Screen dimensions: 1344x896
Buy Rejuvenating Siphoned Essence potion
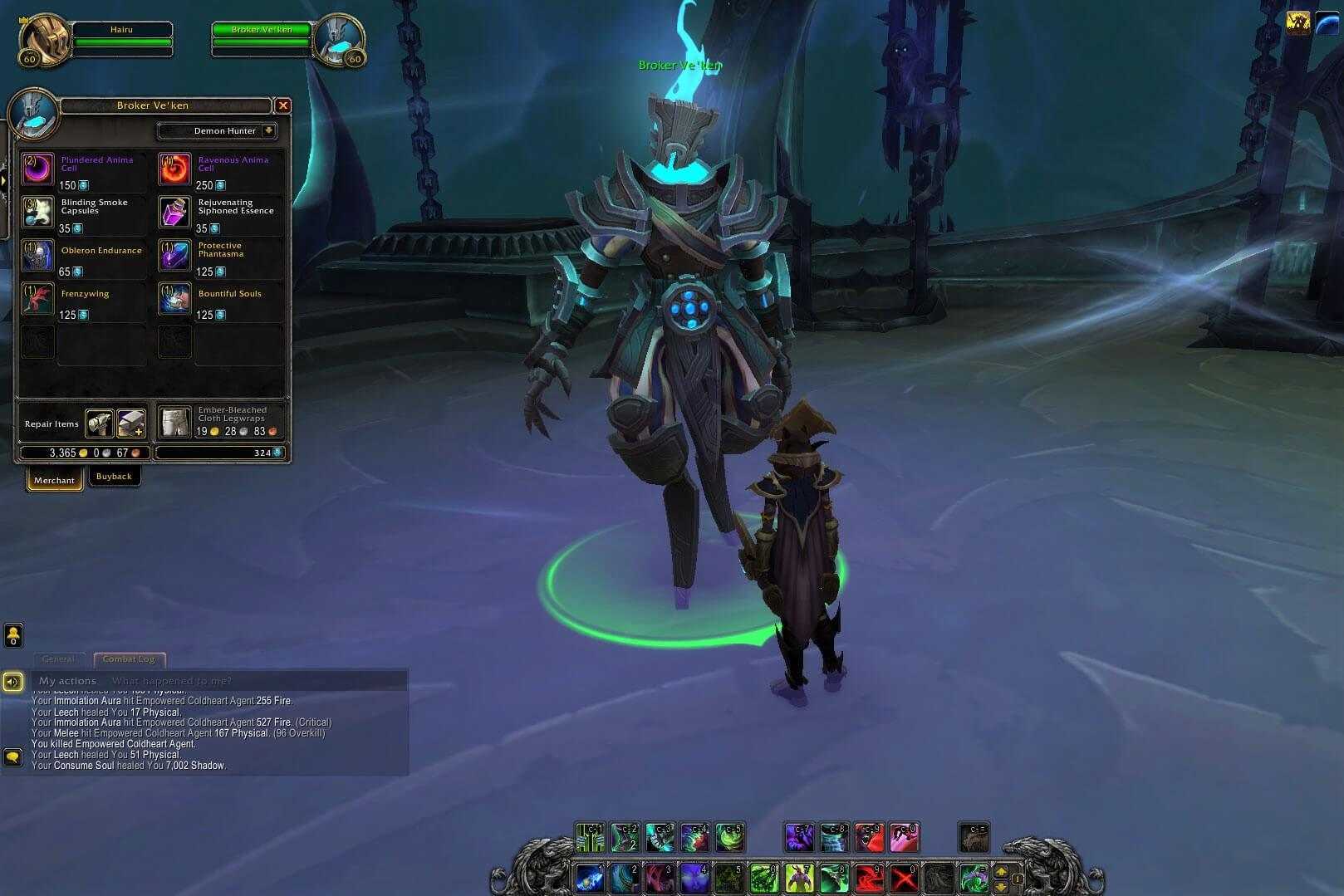[175, 213]
